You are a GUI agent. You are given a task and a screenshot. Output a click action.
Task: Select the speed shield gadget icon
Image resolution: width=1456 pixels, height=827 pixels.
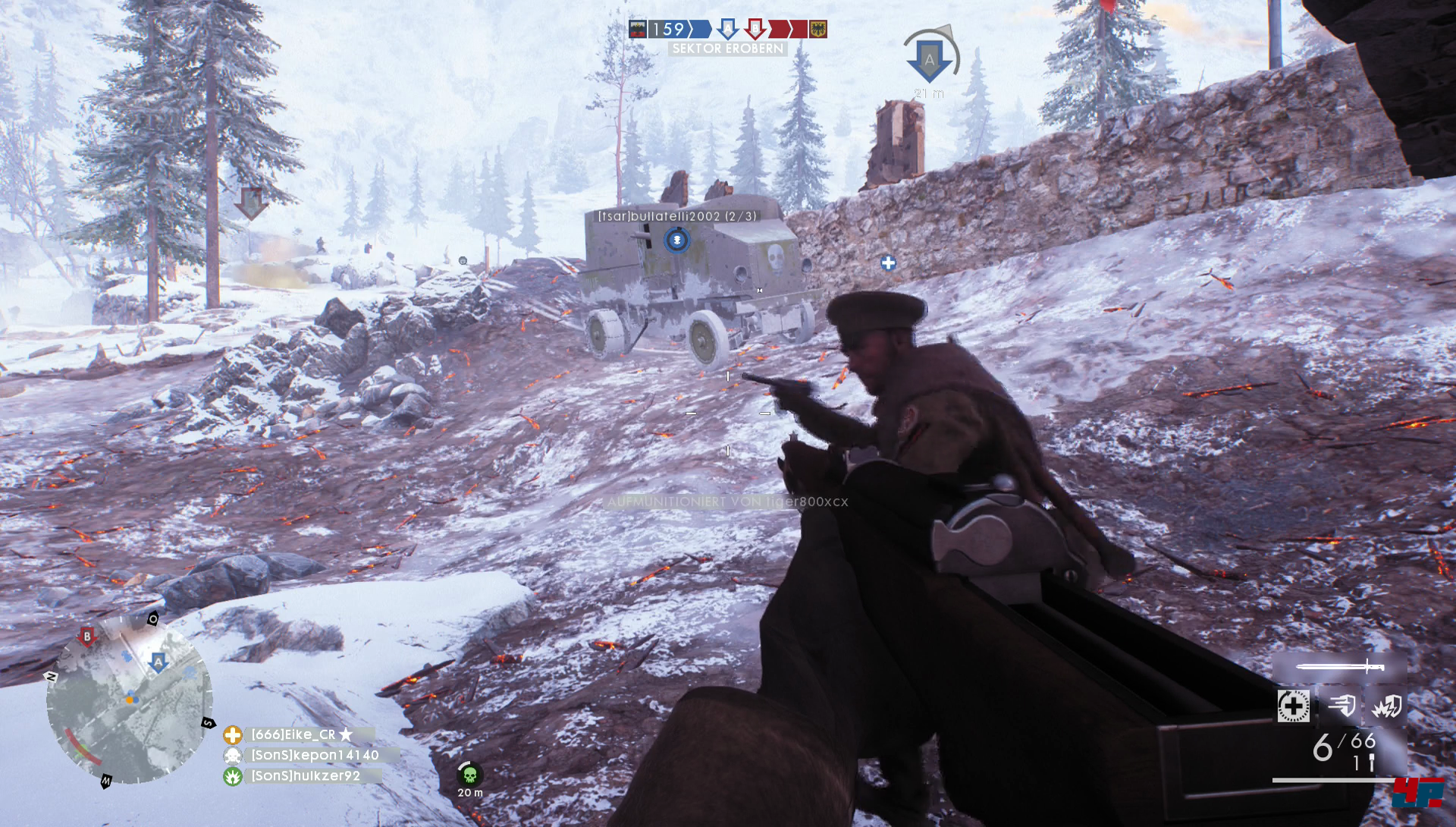click(x=1341, y=706)
